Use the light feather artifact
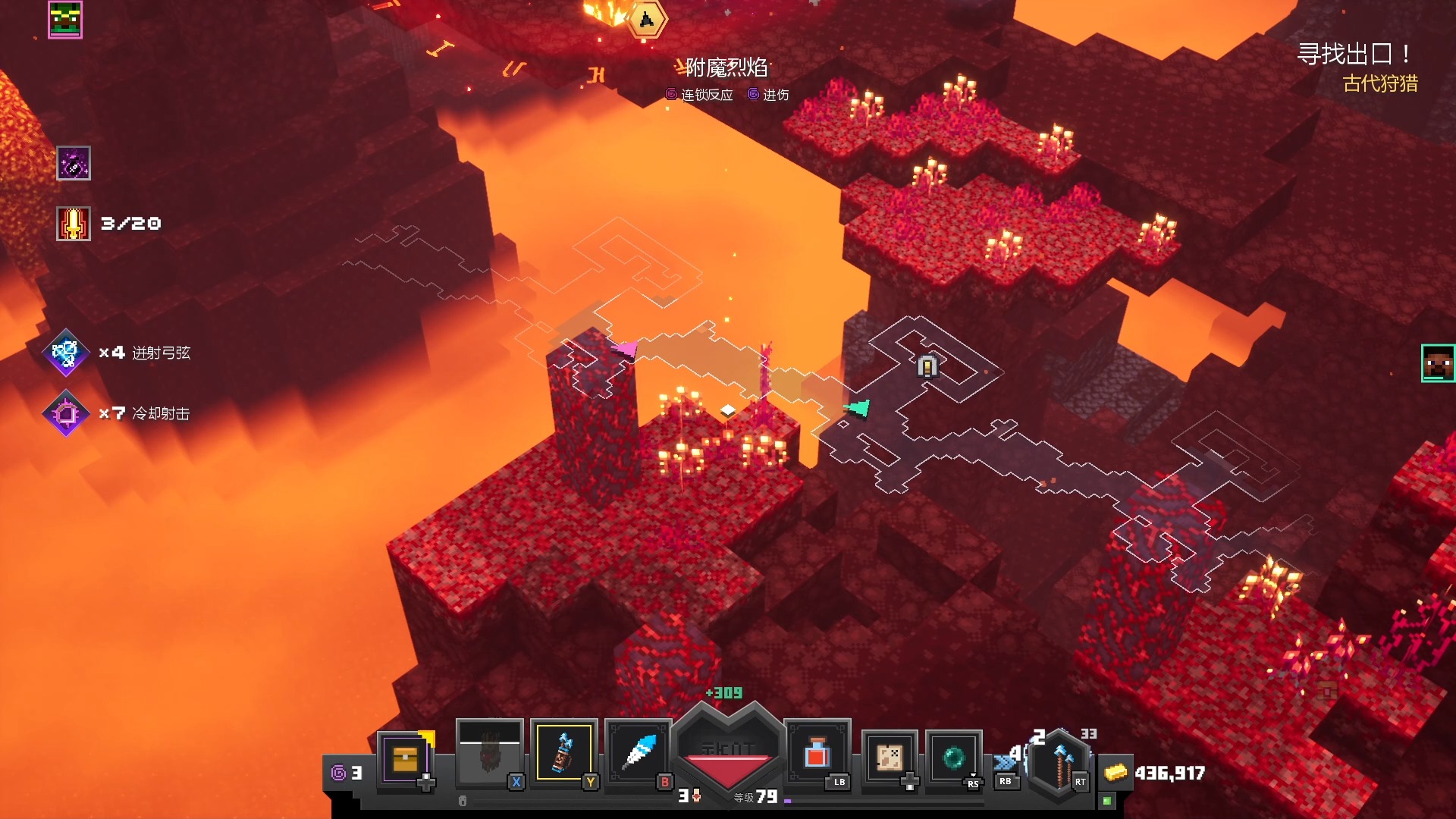This screenshot has height=819, width=1456. pos(639,753)
